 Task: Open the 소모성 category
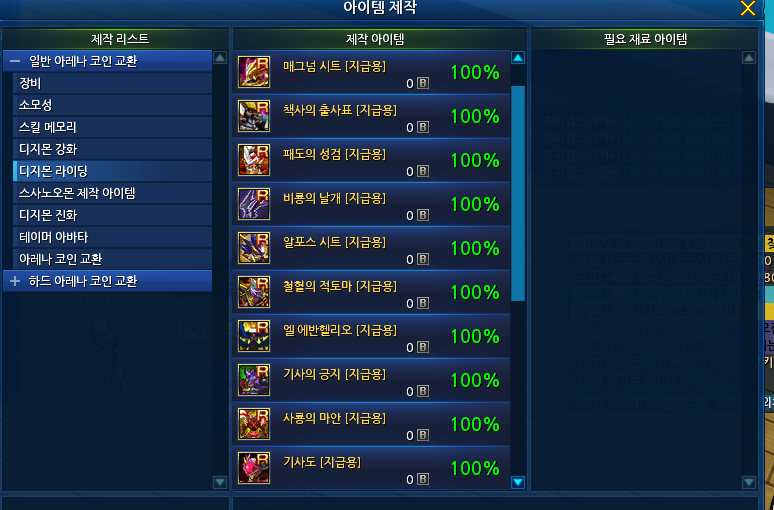(x=35, y=105)
